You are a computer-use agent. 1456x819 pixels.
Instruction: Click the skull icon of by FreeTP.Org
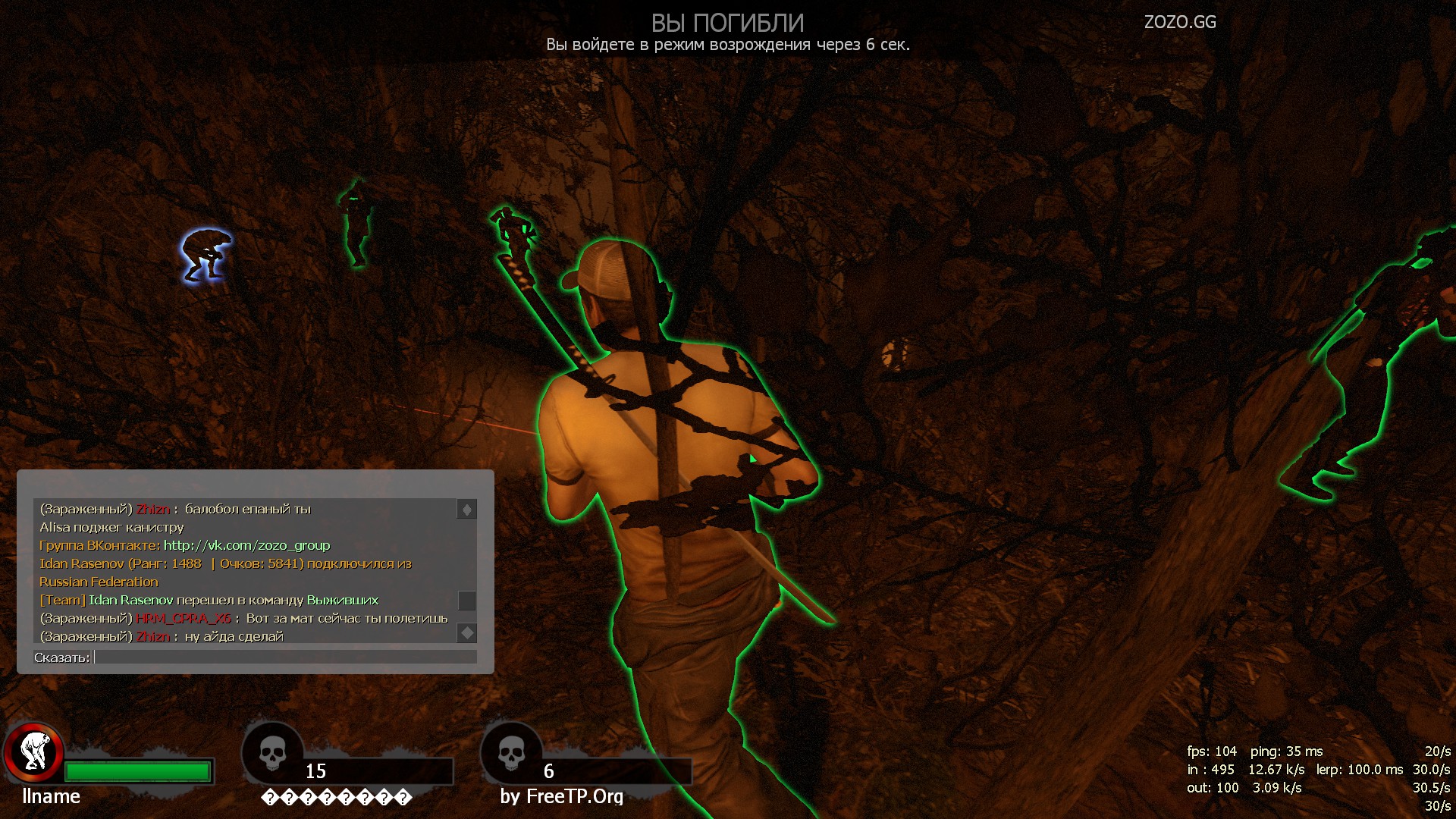511,754
